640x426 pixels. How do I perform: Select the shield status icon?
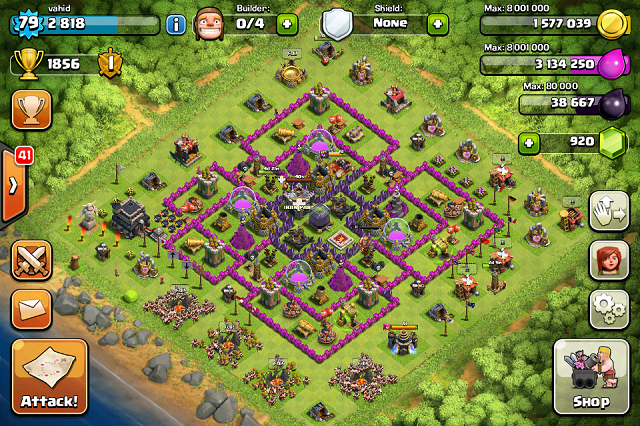coord(337,23)
